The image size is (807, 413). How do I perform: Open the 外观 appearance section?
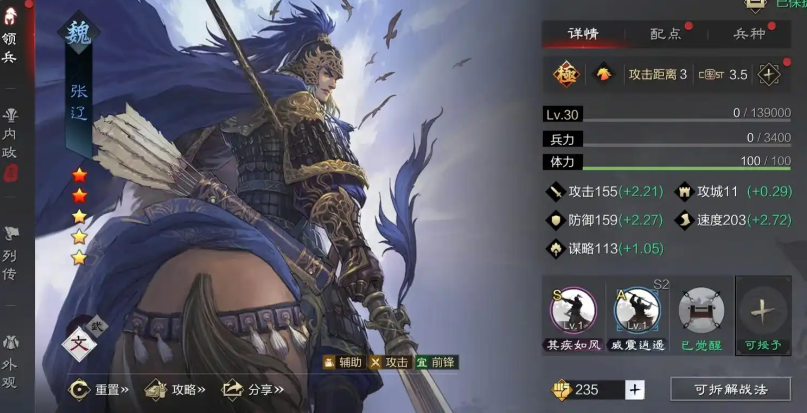pyautogui.click(x=10, y=352)
